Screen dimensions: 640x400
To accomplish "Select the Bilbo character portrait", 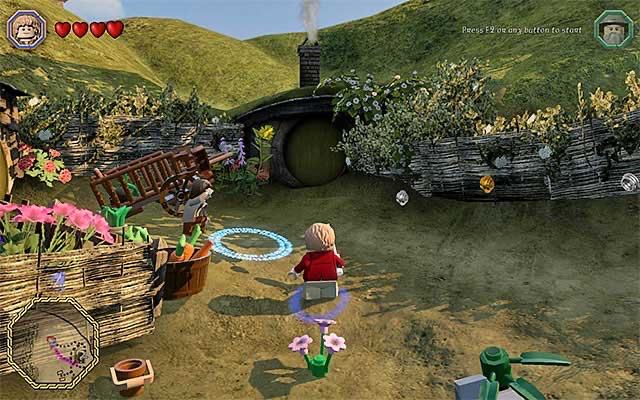I will click(27, 29).
